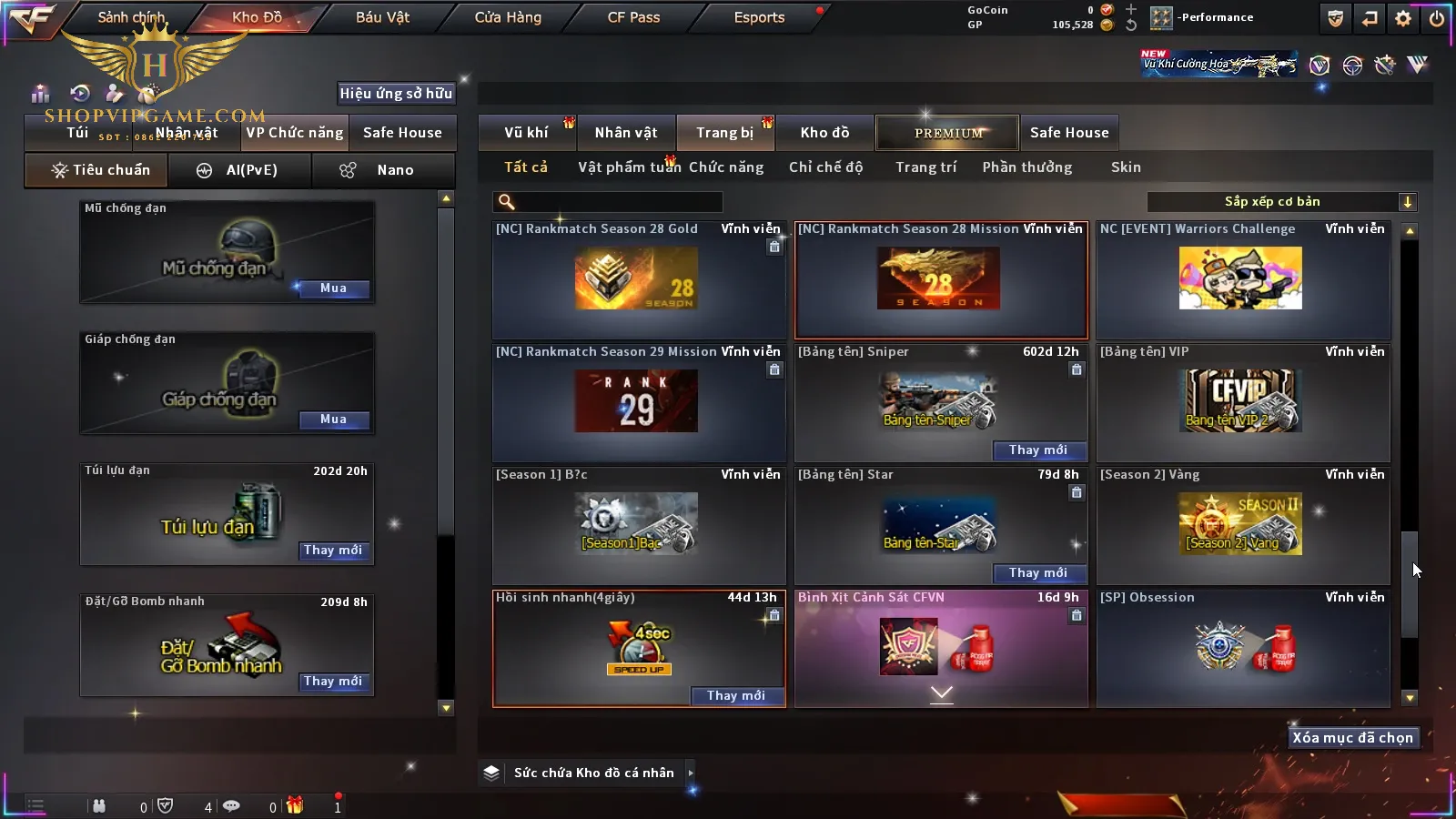Select the [Bảng tên] VIP nameplate
The image size is (1456, 819).
[1241, 402]
